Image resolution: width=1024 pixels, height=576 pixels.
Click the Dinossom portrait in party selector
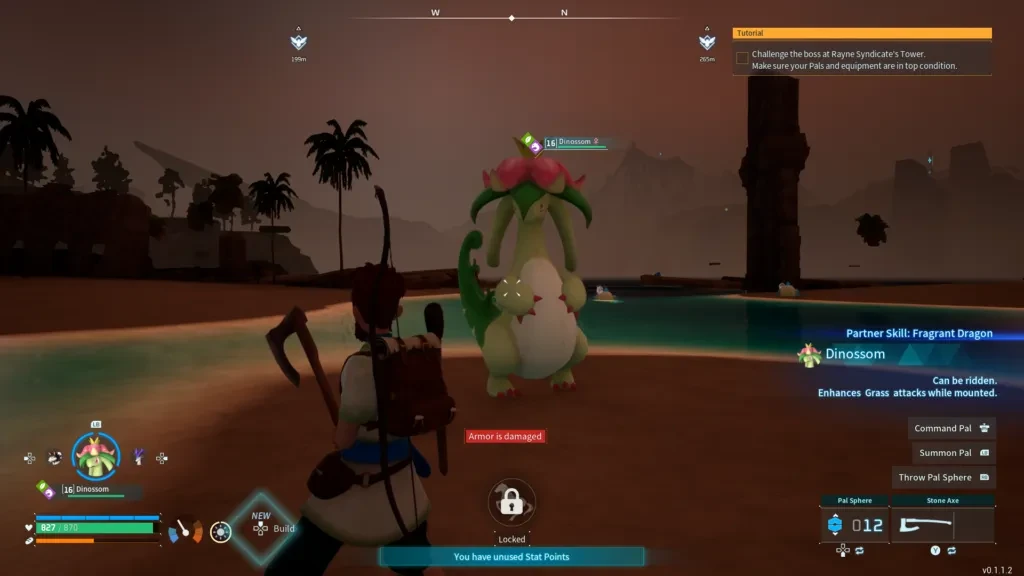point(96,457)
